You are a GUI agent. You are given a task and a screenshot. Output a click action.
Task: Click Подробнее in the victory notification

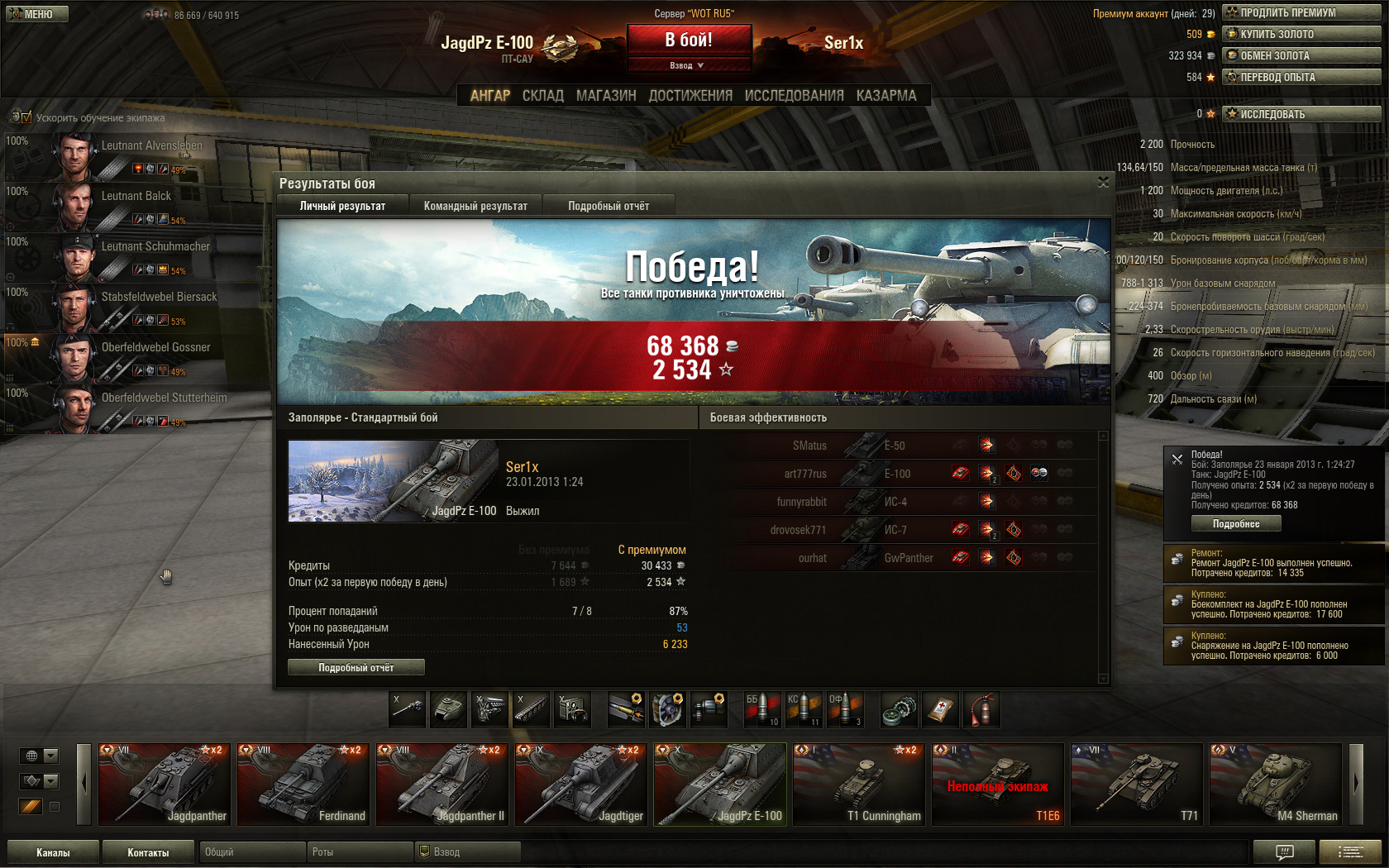(x=1236, y=523)
